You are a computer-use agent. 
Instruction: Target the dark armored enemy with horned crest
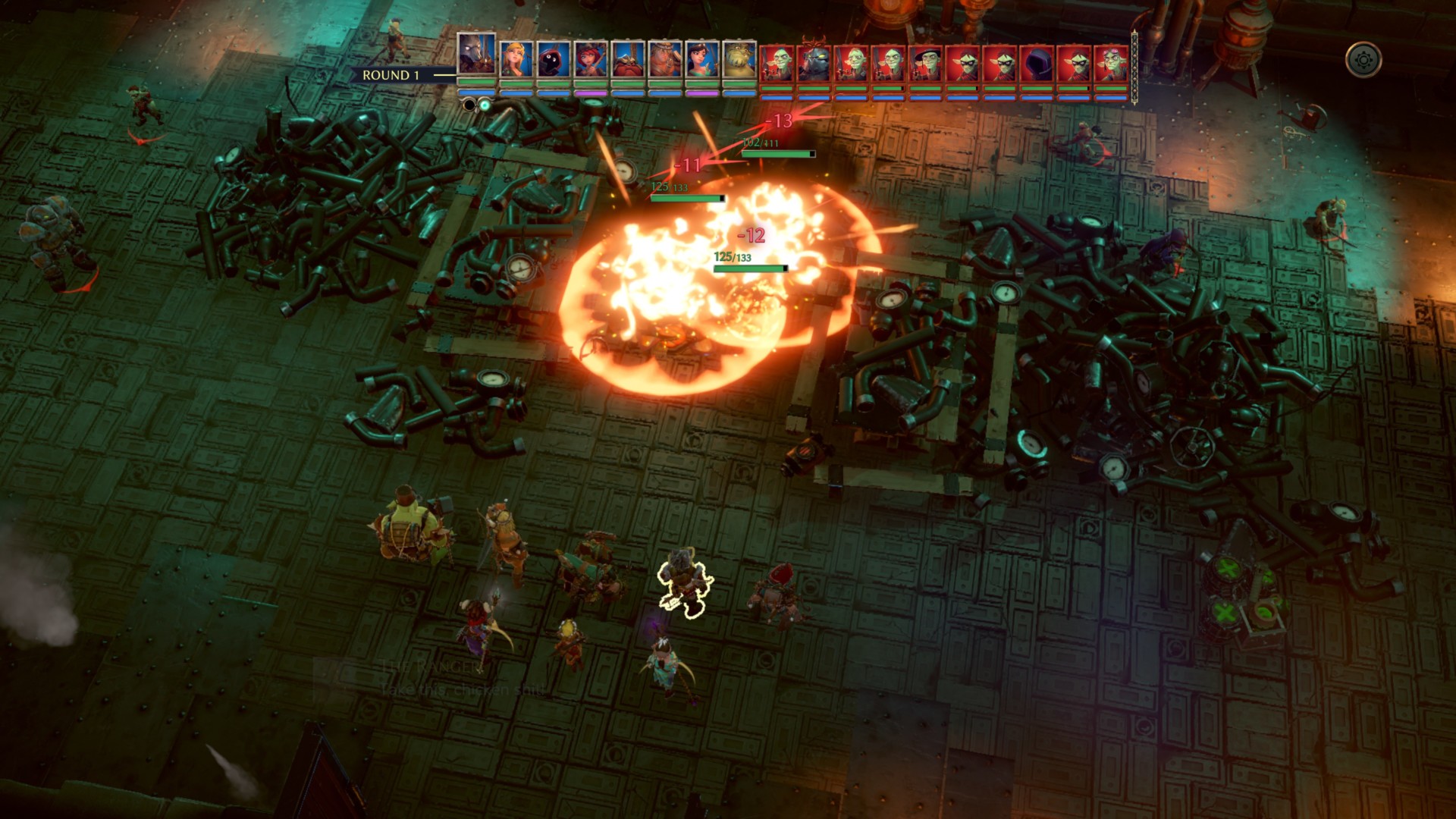814,62
